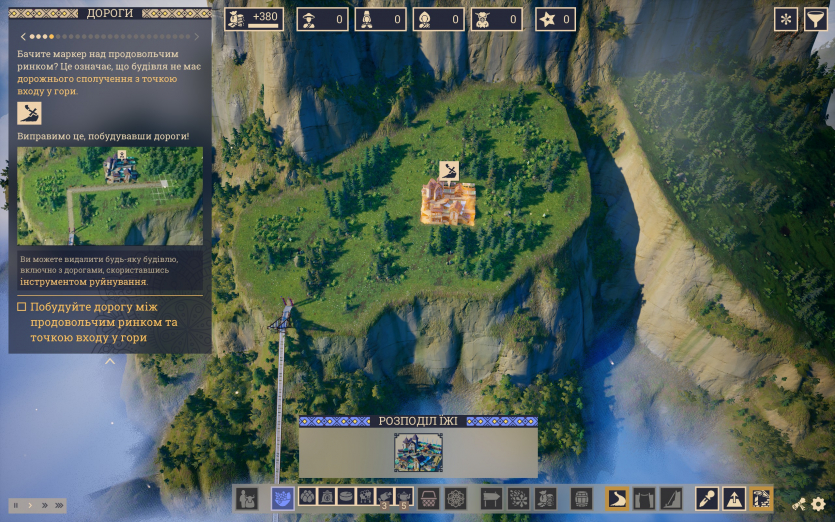Image resolution: width=835 pixels, height=522 pixels.
Task: Select the road building tool
Action: 618,498
